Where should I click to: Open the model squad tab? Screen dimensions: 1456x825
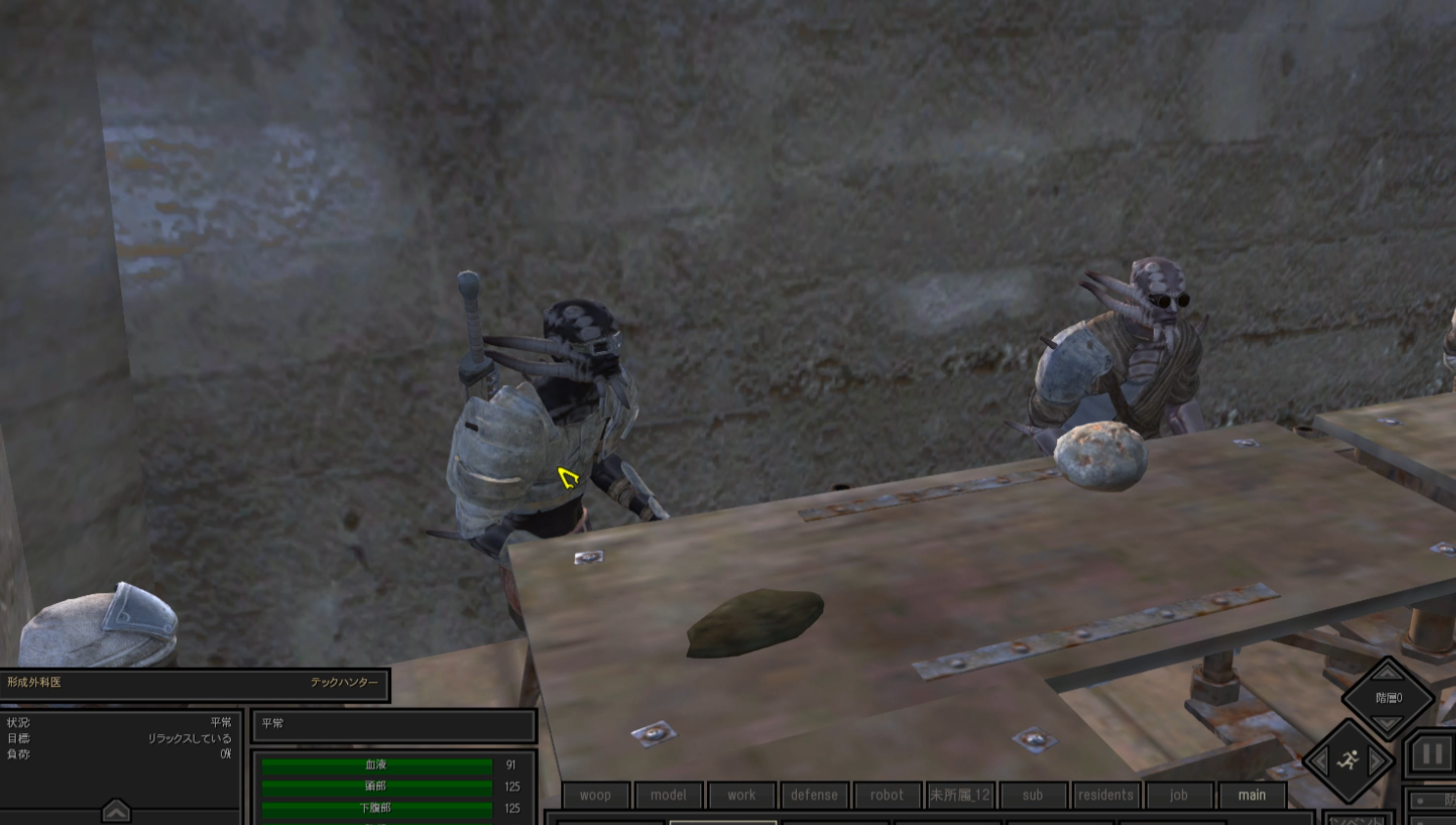669,795
